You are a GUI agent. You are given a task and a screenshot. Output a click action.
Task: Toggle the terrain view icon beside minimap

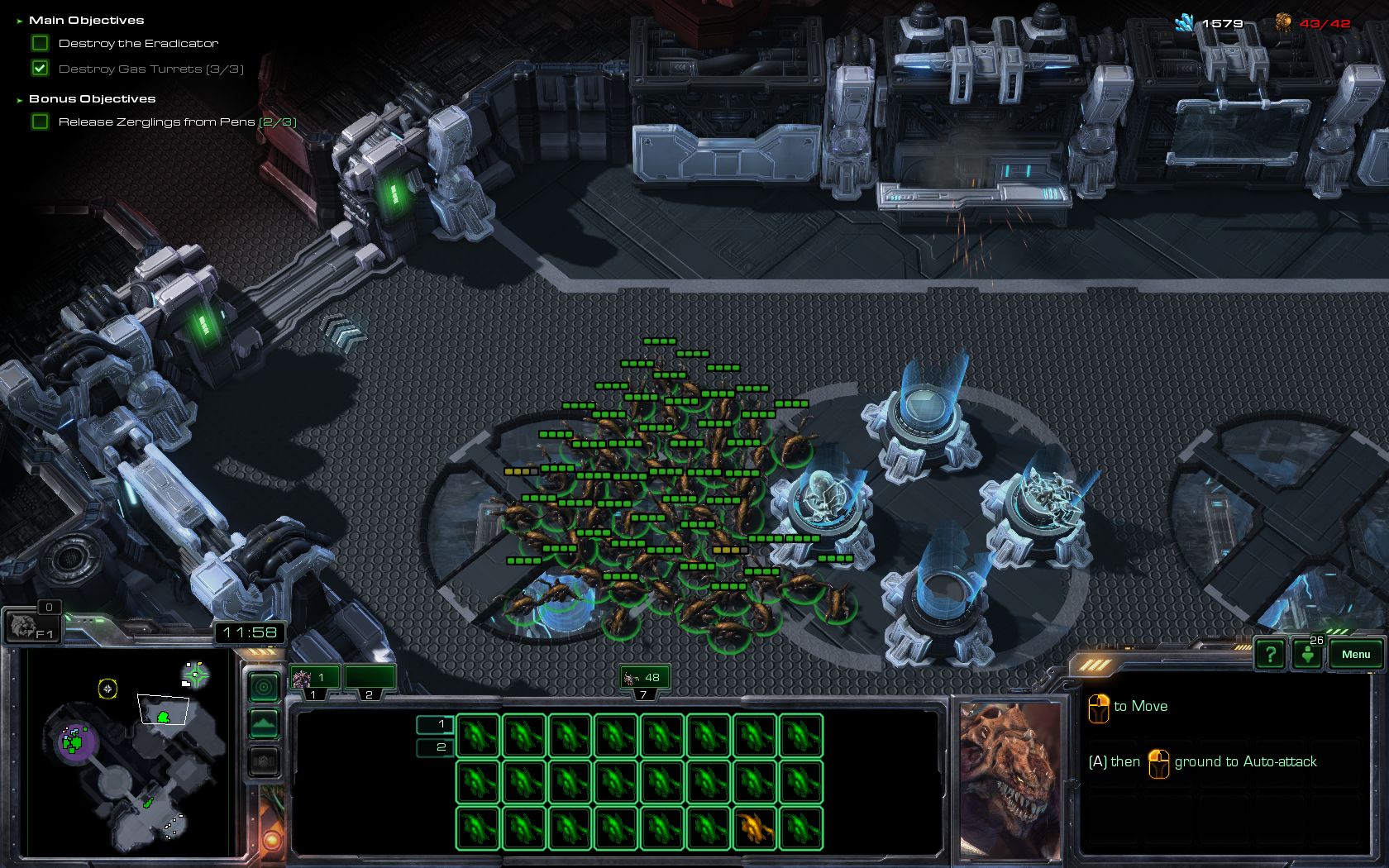(263, 722)
